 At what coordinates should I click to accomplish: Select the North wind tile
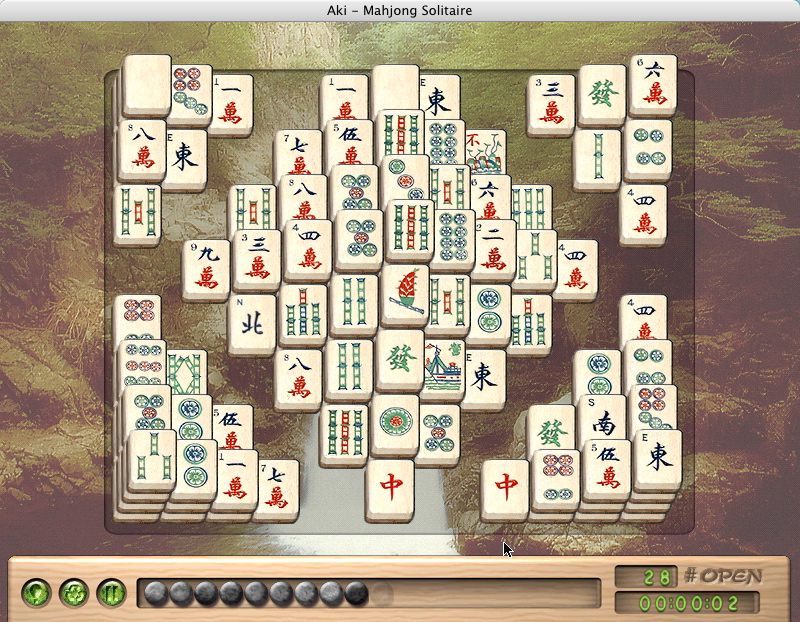point(251,322)
